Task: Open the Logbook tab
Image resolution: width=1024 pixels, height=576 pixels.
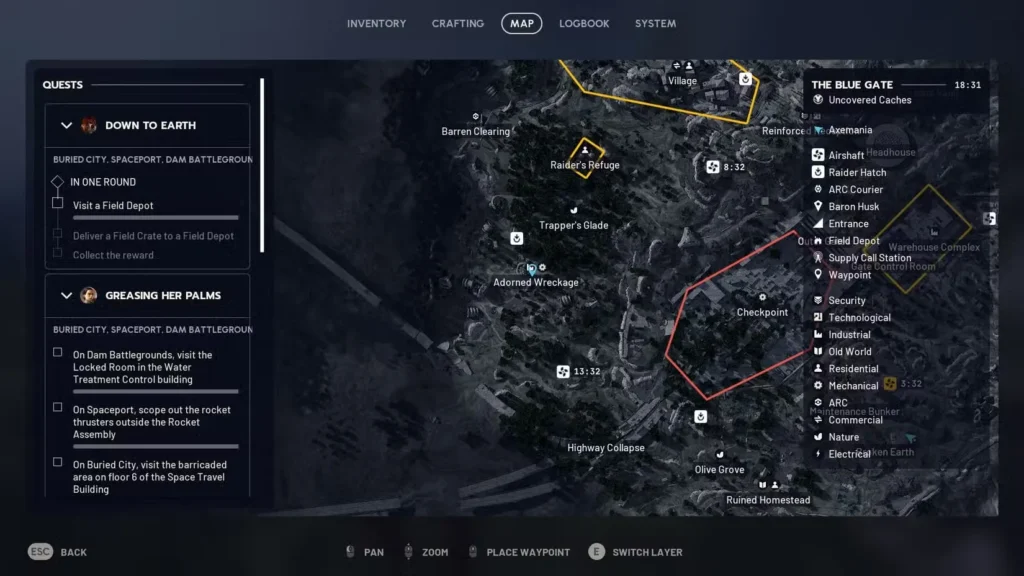Action: coord(584,23)
